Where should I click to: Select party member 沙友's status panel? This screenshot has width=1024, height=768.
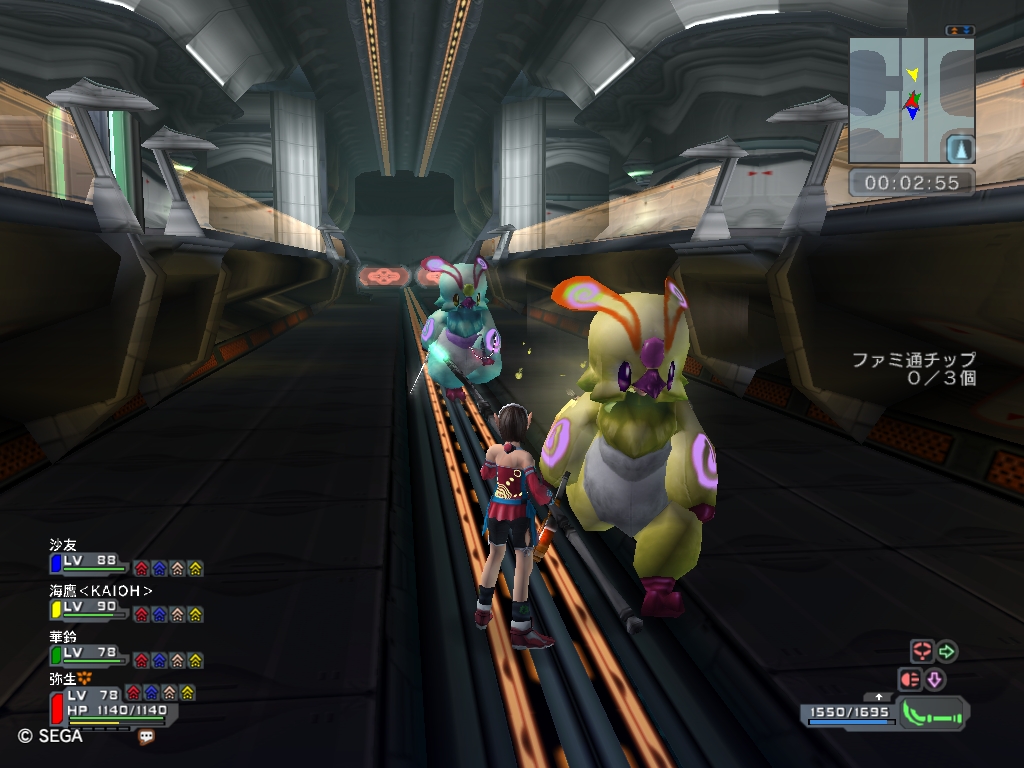tap(90, 563)
